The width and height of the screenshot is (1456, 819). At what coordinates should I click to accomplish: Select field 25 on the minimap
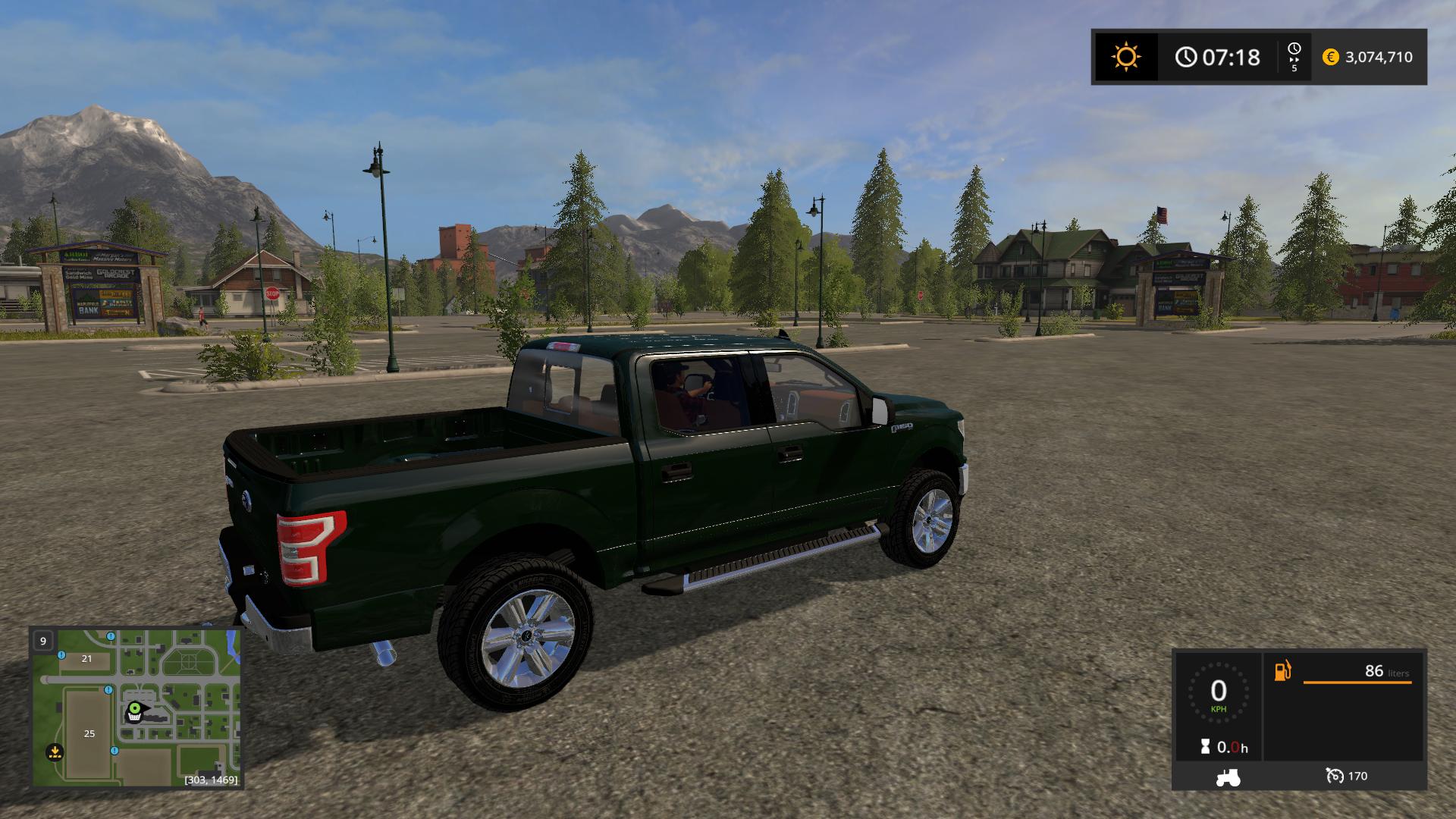point(89,733)
